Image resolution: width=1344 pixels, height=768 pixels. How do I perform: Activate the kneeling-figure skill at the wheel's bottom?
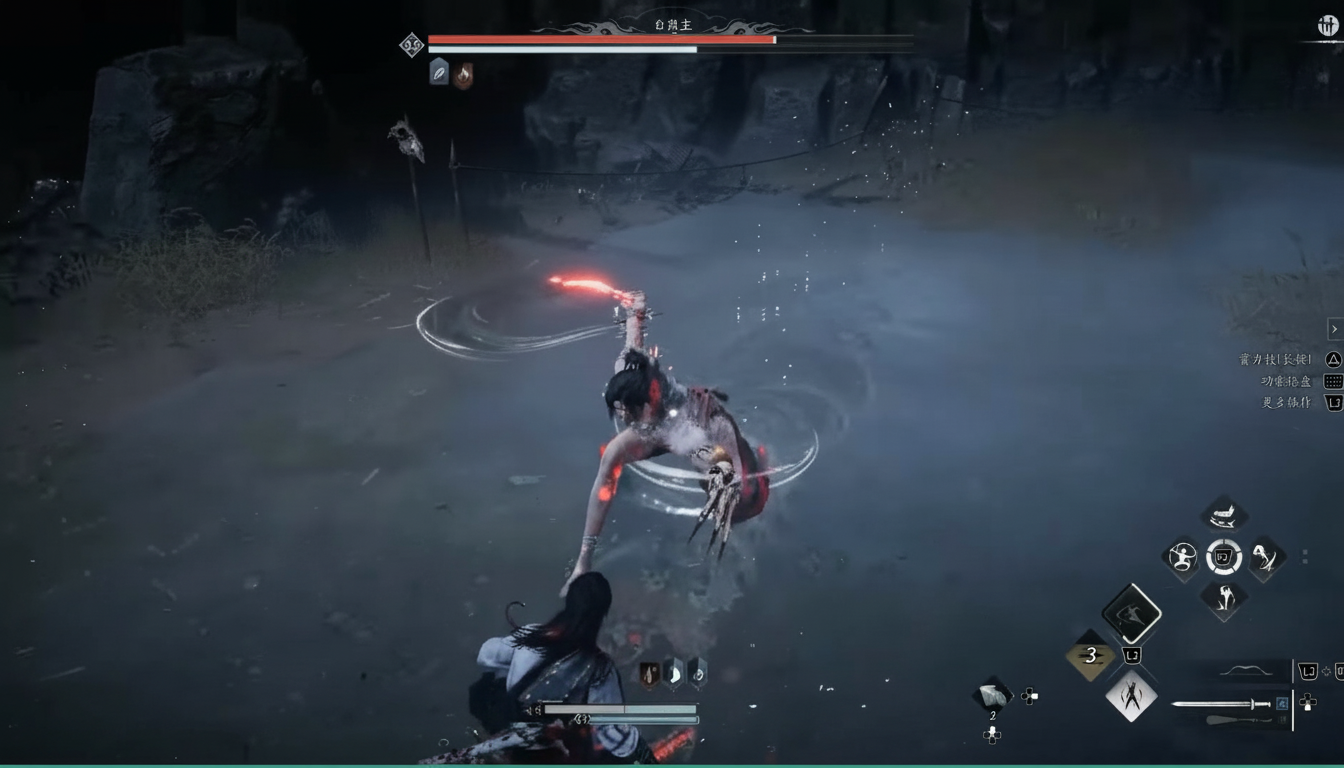coord(1224,598)
